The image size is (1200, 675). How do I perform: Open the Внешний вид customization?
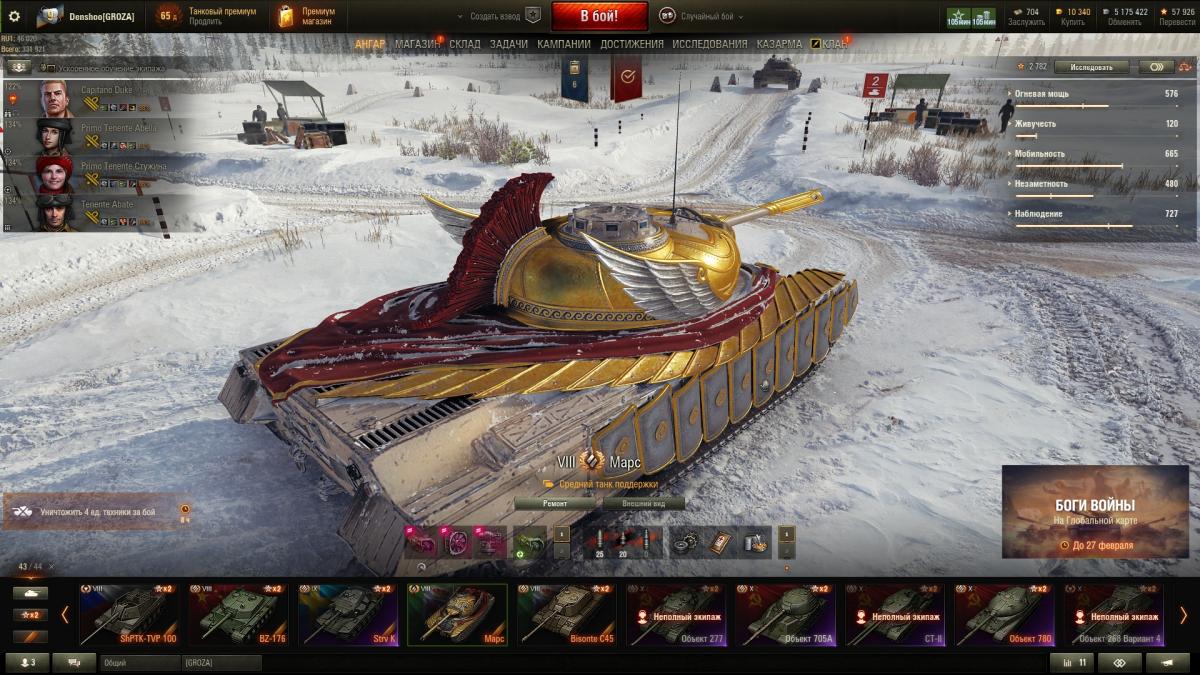(639, 504)
